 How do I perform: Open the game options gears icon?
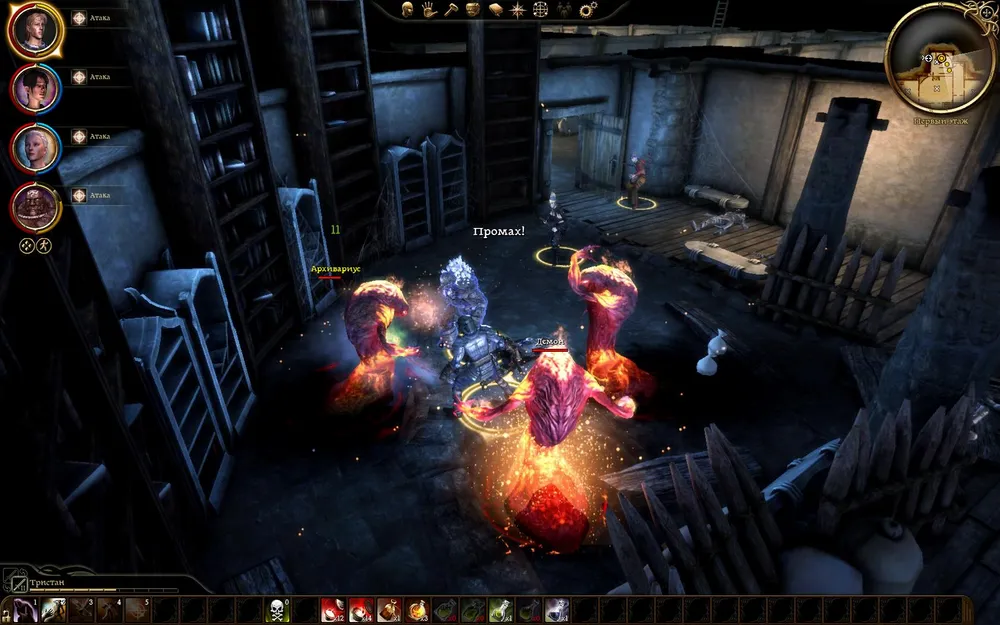pyautogui.click(x=588, y=10)
